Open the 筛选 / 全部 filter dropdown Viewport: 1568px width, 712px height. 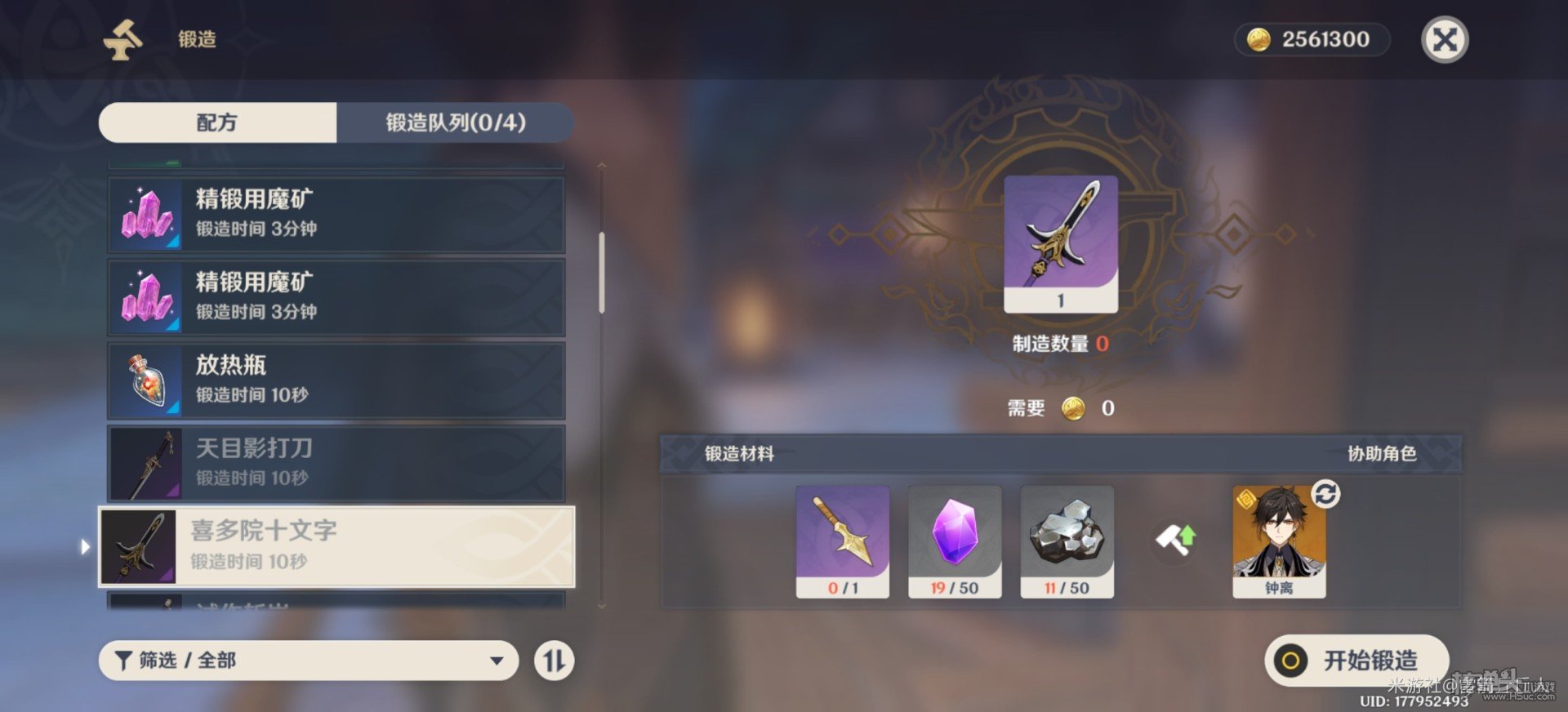click(308, 661)
